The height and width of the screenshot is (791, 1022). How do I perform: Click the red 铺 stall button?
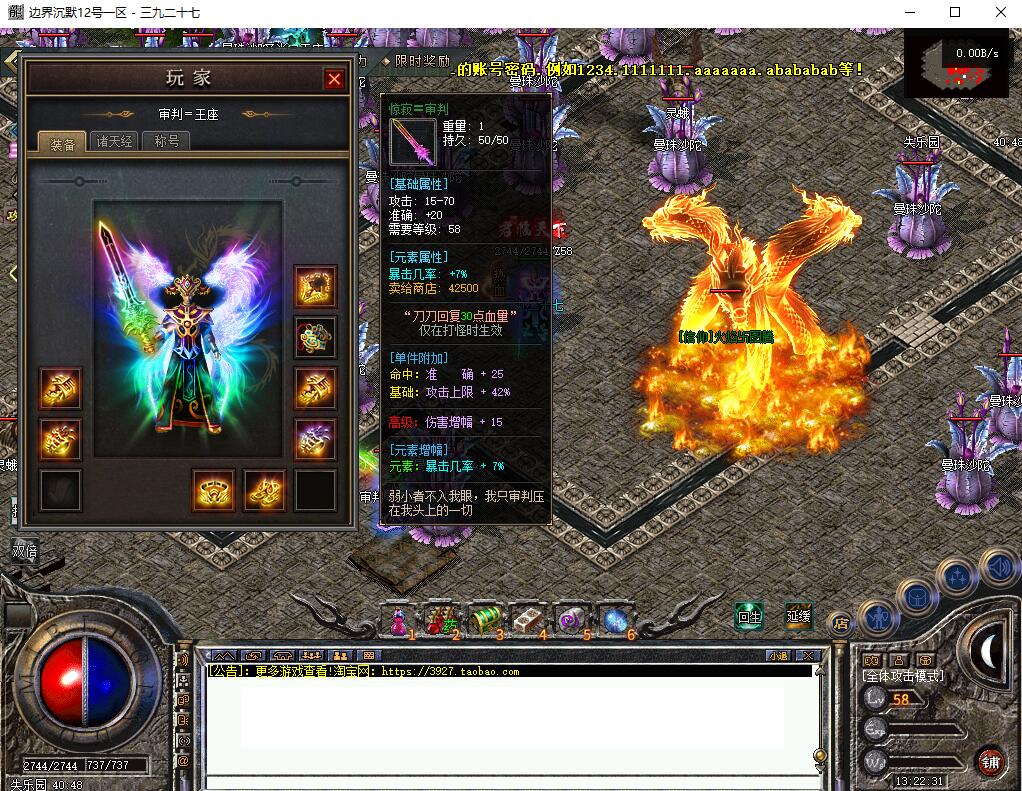(991, 760)
